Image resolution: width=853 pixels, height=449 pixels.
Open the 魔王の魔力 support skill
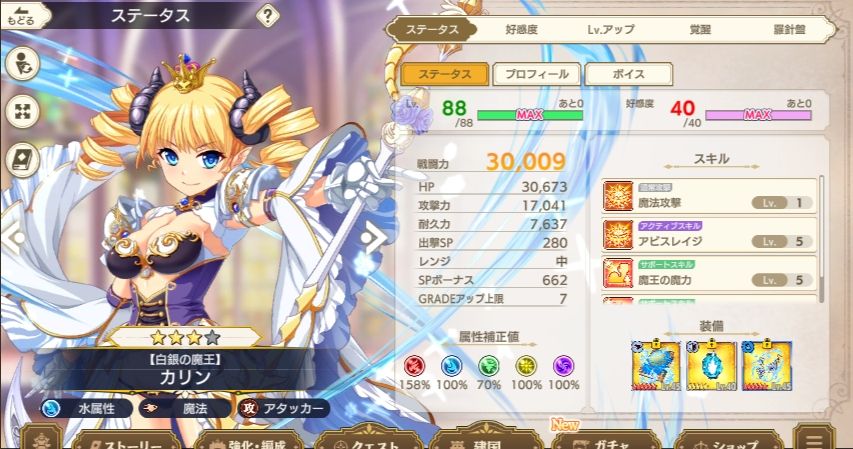[709, 273]
